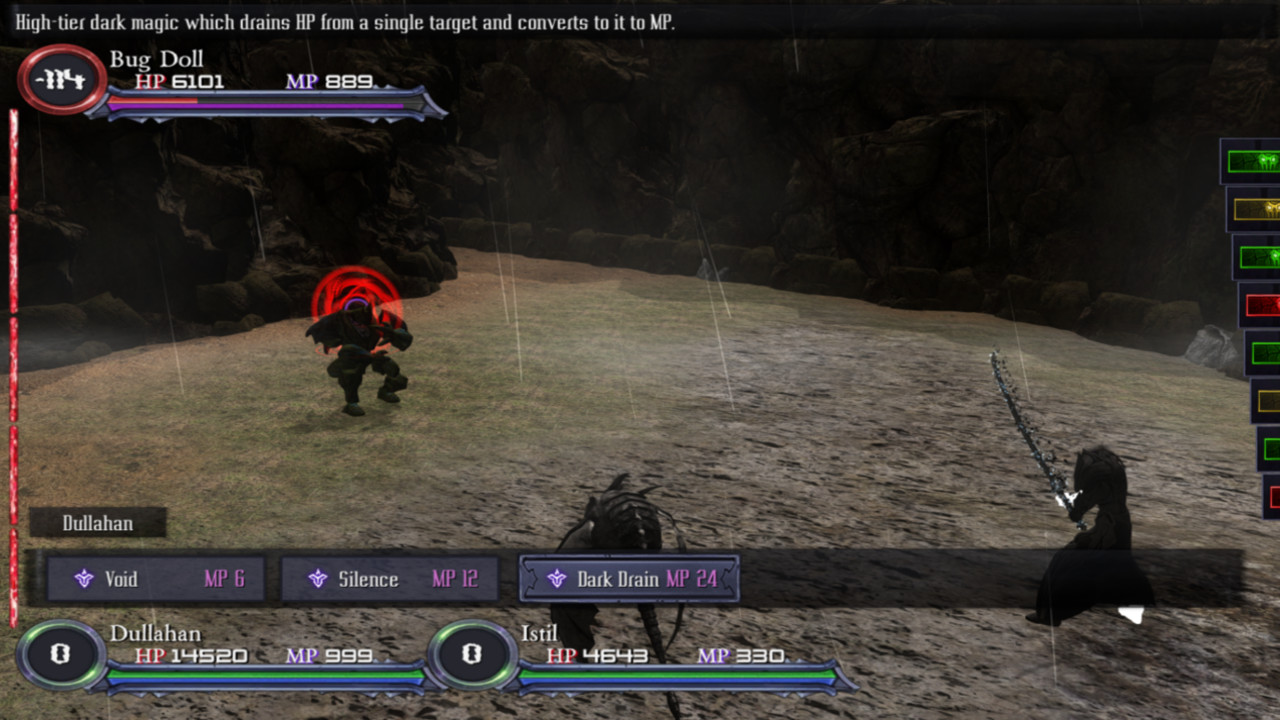Click the Dullahan name label above spells
Viewport: 1280px width, 720px height.
[97, 522]
